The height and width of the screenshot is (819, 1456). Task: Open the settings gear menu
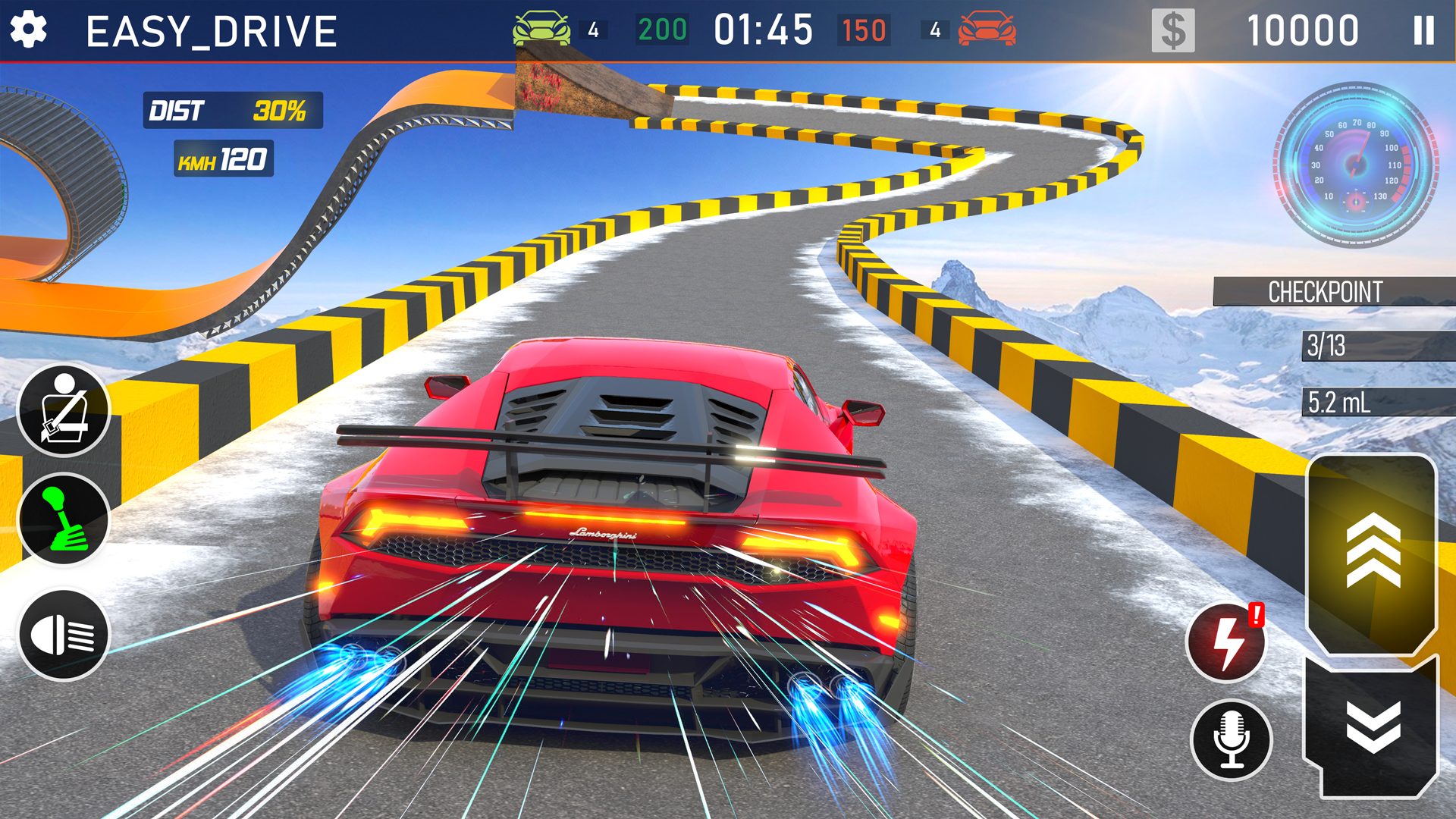click(x=28, y=29)
